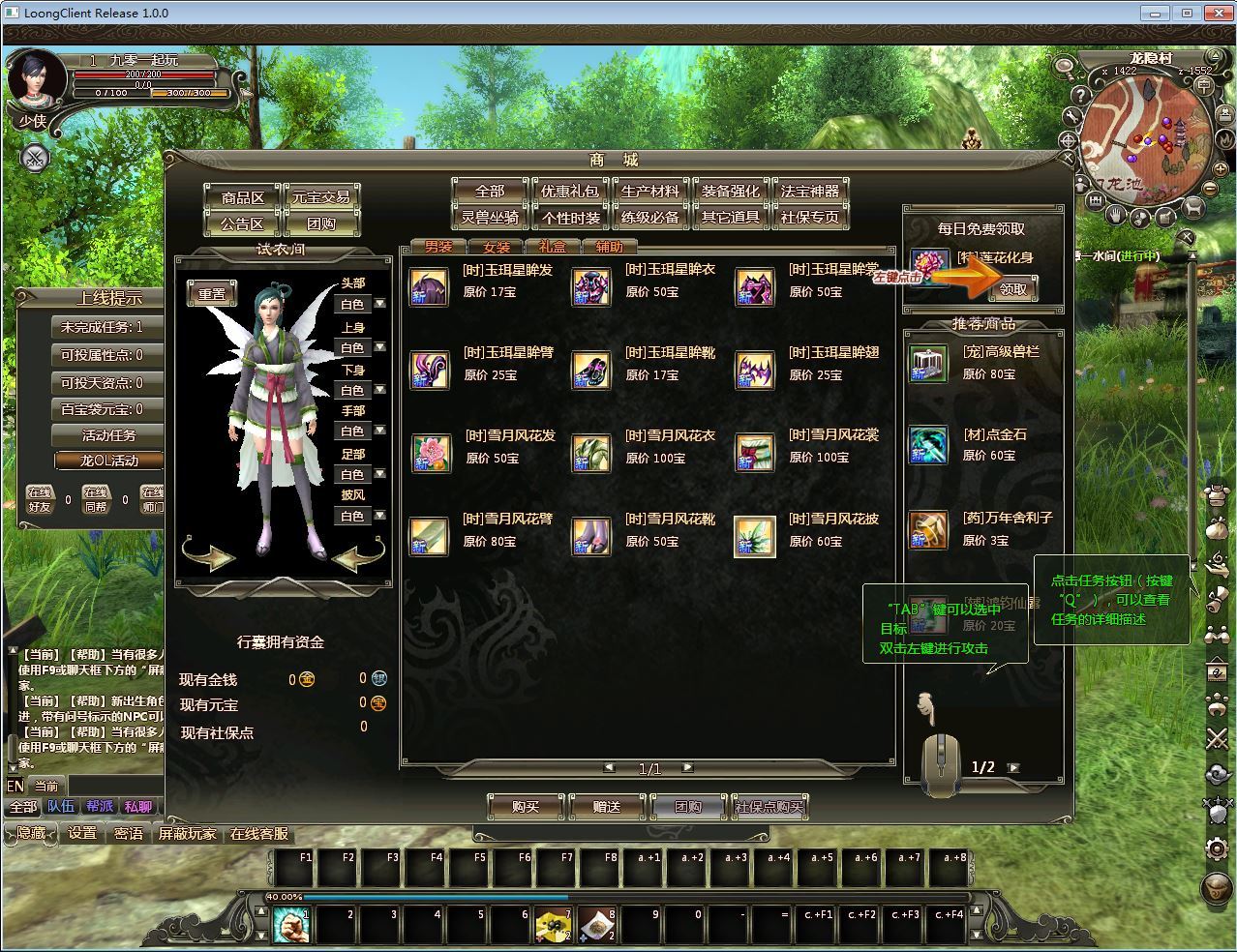
Task: Open 龙OL活动 in login tips
Action: click(x=108, y=461)
